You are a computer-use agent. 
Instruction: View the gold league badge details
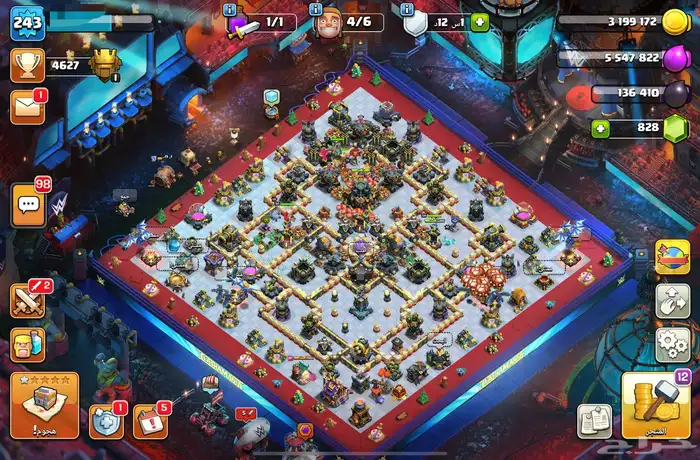[x=103, y=65]
